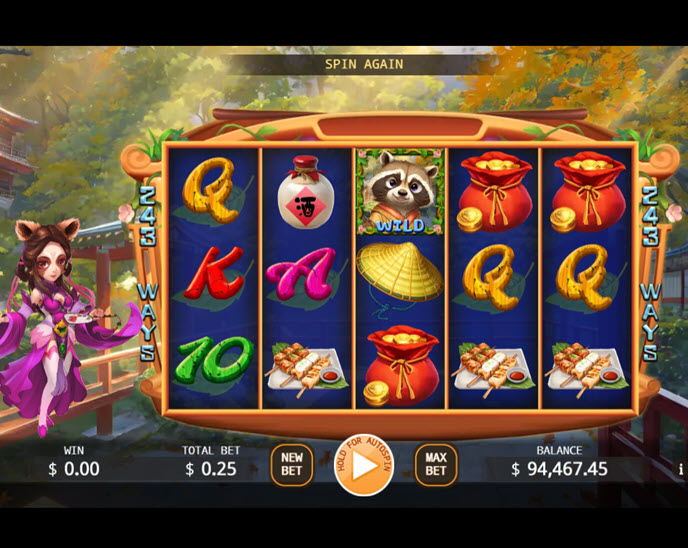This screenshot has height=548, width=688.
Task: Click the New Bet button
Action: (291, 464)
